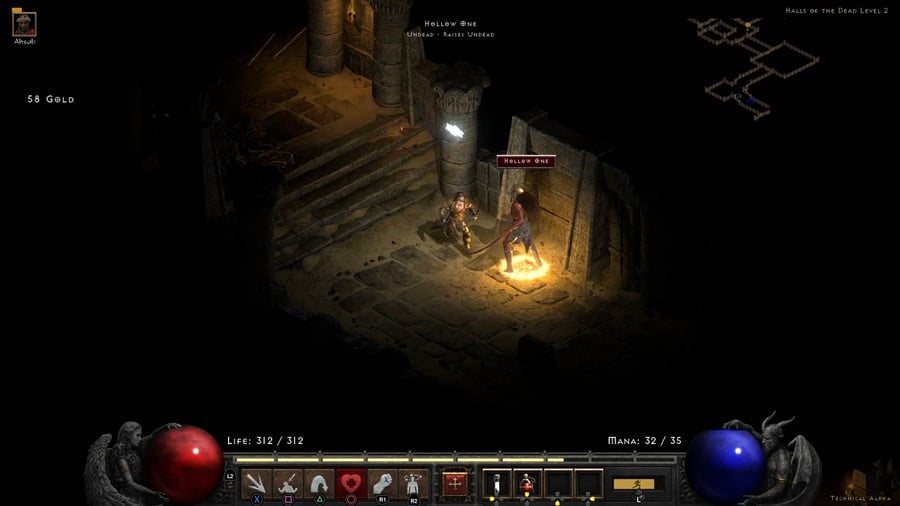
Task: Select the horse-head skill icon
Action: pos(319,484)
